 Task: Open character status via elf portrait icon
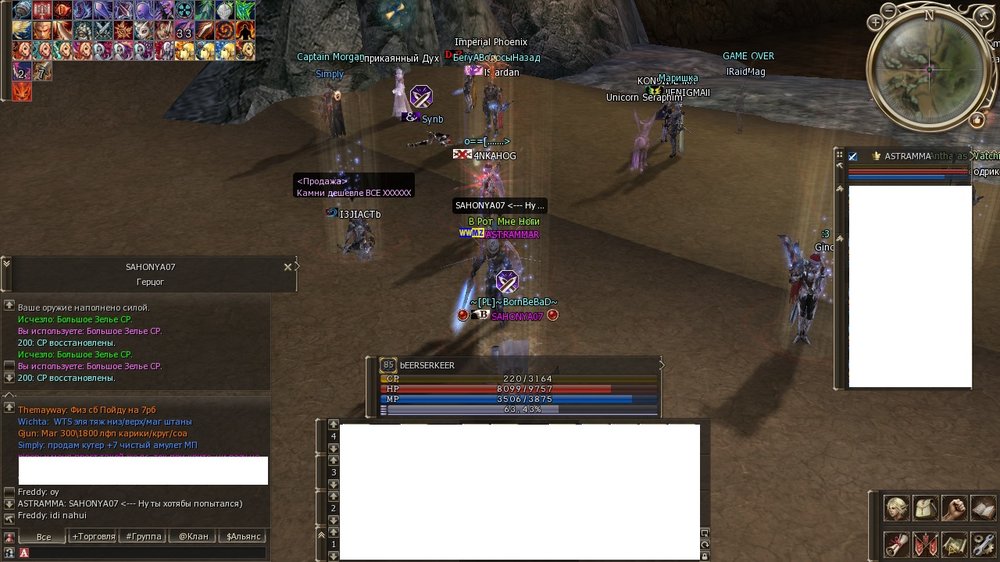tap(898, 510)
